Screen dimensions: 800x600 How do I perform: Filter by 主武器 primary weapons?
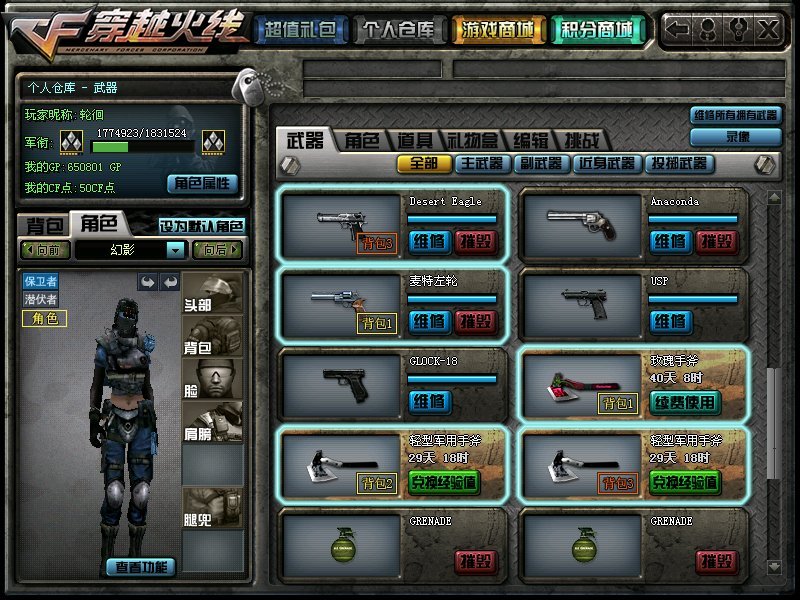point(482,163)
